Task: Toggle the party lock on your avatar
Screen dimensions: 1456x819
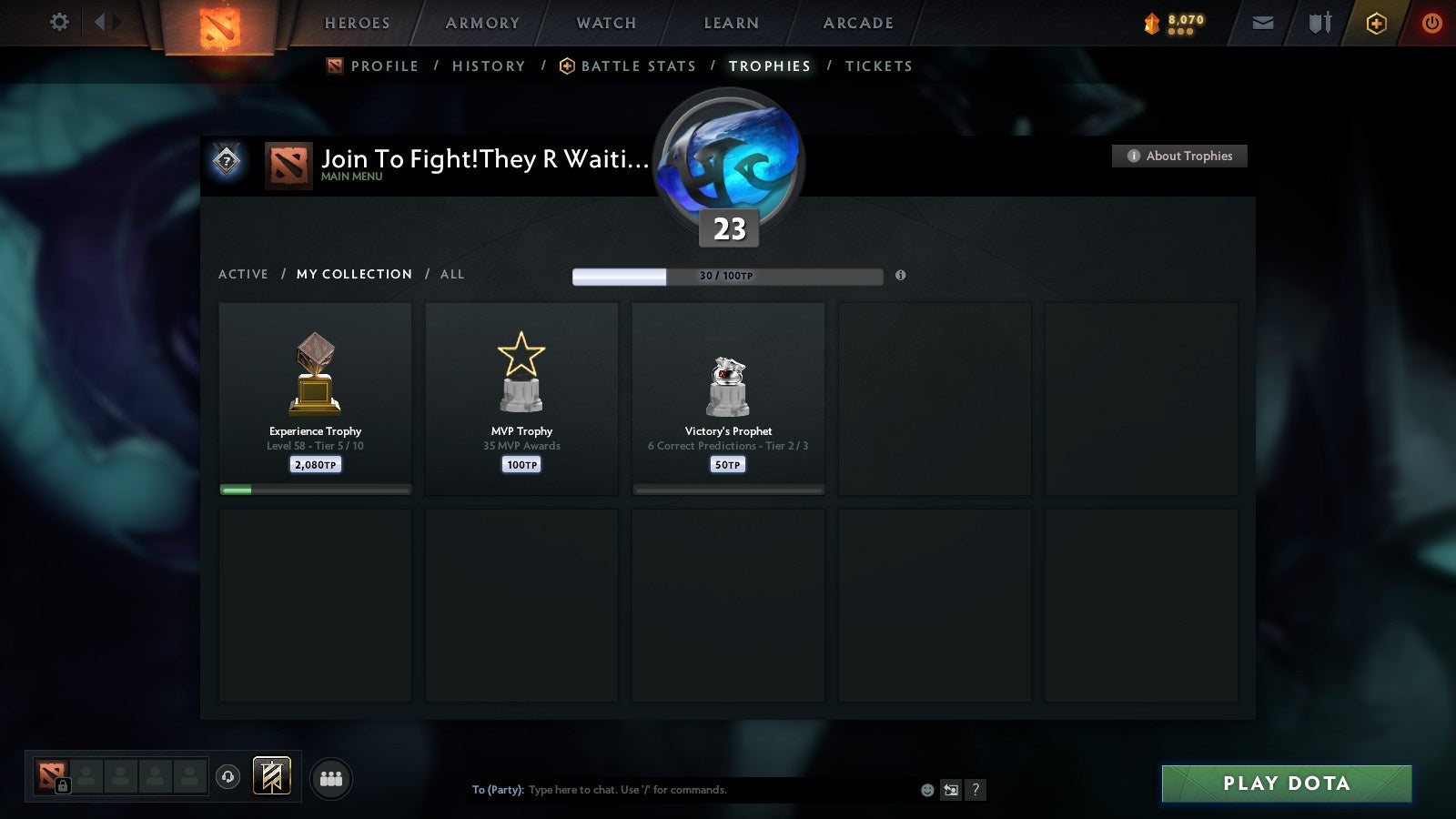Action: click(x=64, y=784)
